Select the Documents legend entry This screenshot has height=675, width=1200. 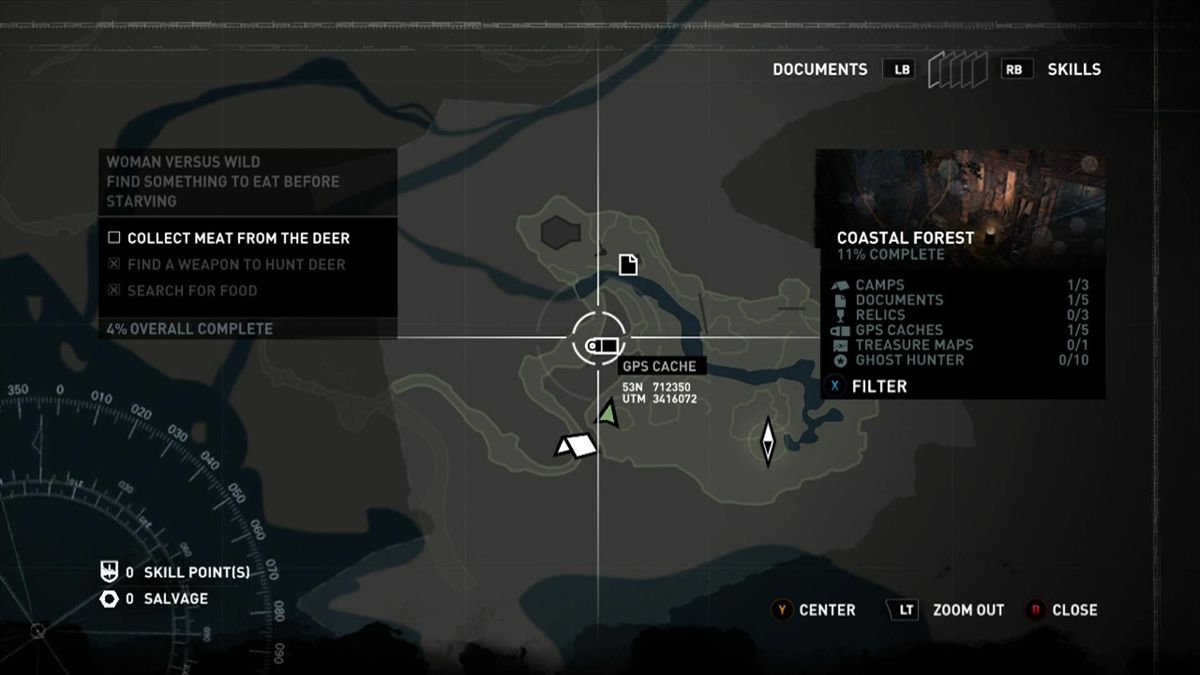click(x=898, y=300)
